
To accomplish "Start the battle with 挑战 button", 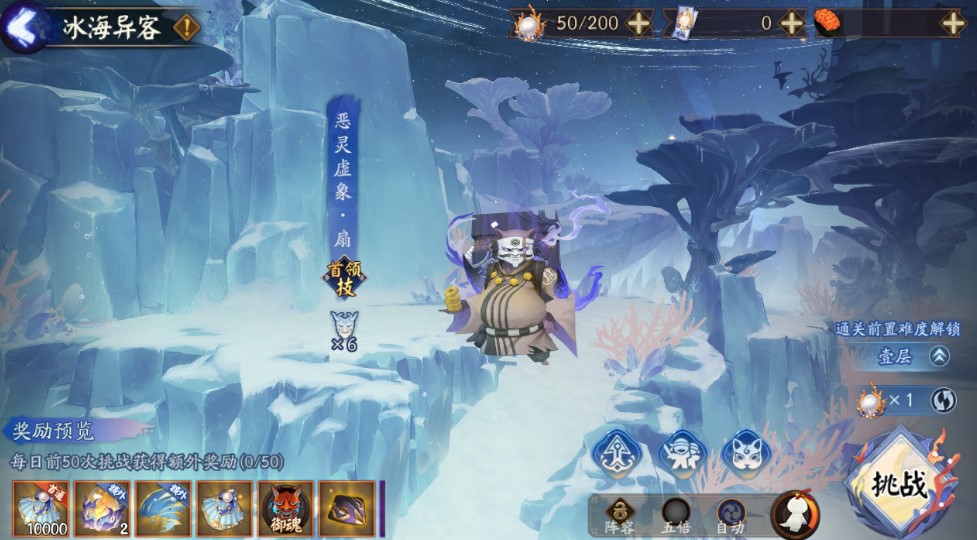I will click(x=902, y=486).
